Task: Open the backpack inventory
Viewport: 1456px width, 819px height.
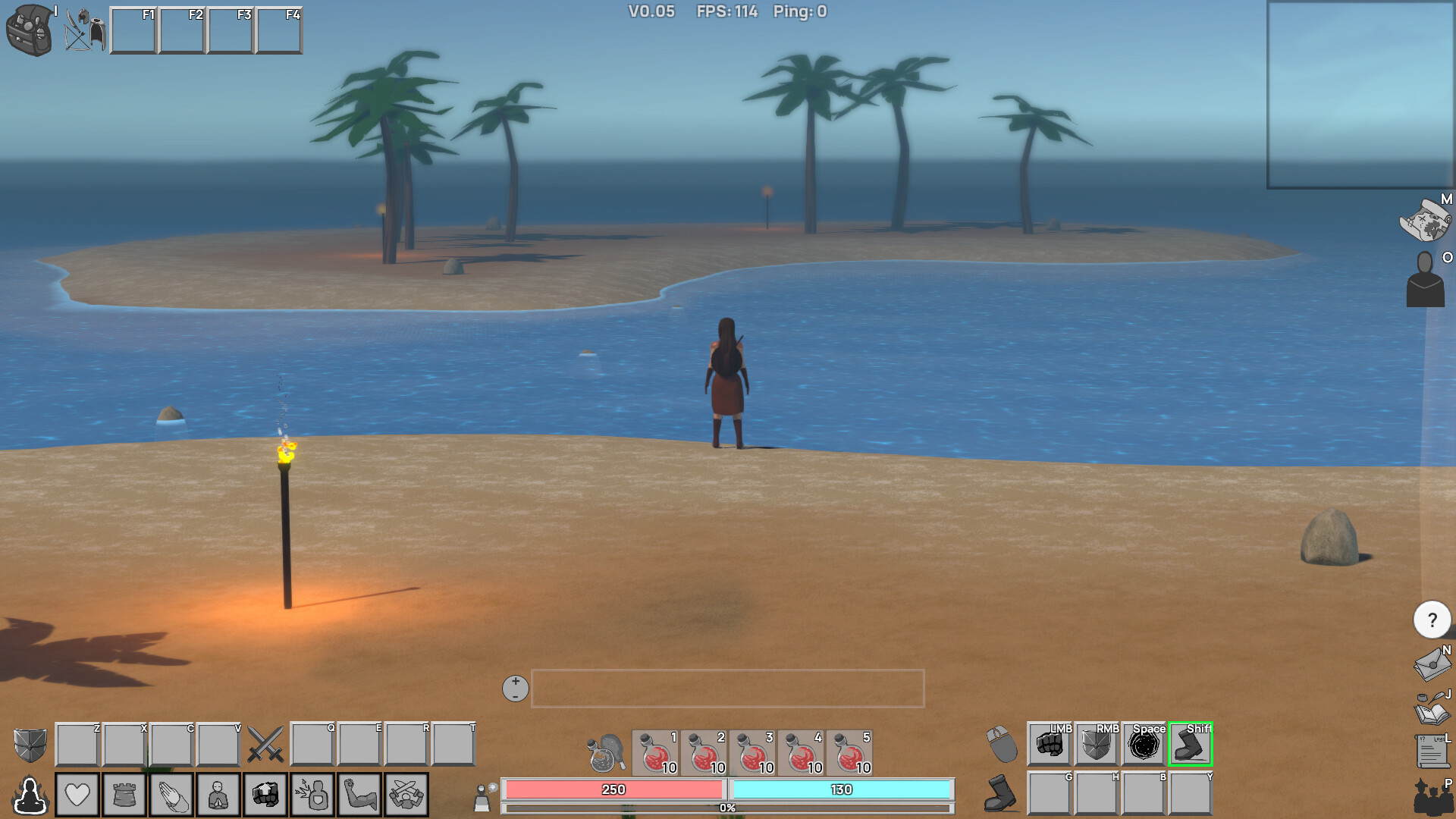Action: pos(29,29)
